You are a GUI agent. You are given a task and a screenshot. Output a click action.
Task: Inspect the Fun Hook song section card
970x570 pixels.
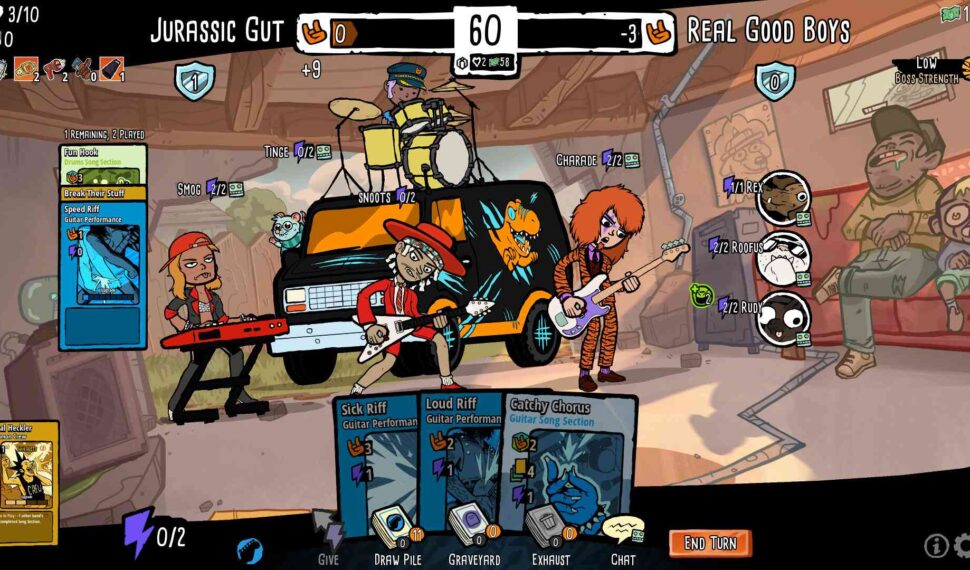(103, 165)
